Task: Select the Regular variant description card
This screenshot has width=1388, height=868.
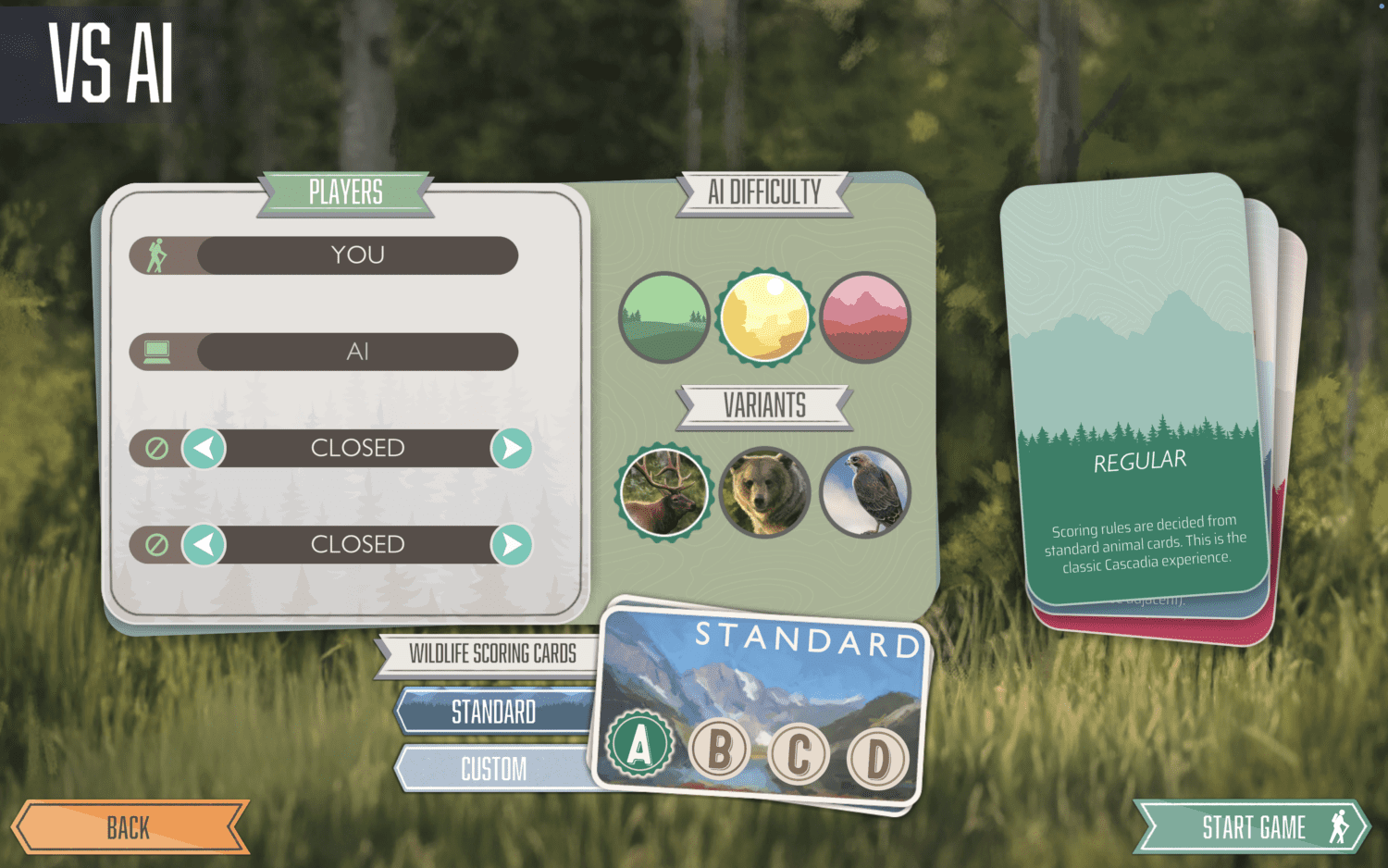Action: click(1139, 389)
